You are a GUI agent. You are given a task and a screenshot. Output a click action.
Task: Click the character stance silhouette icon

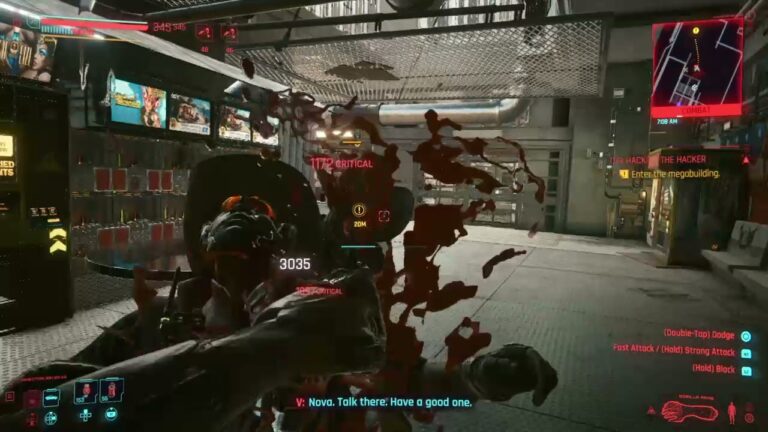731,410
